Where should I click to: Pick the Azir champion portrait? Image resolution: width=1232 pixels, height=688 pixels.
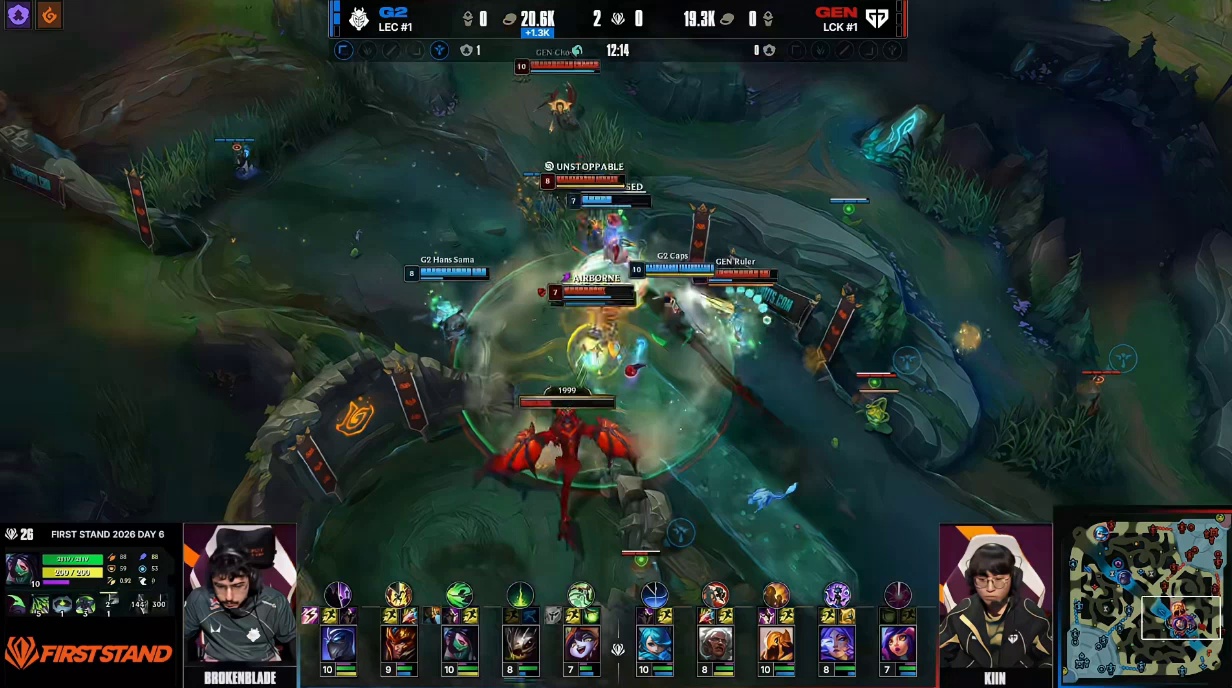click(x=776, y=644)
